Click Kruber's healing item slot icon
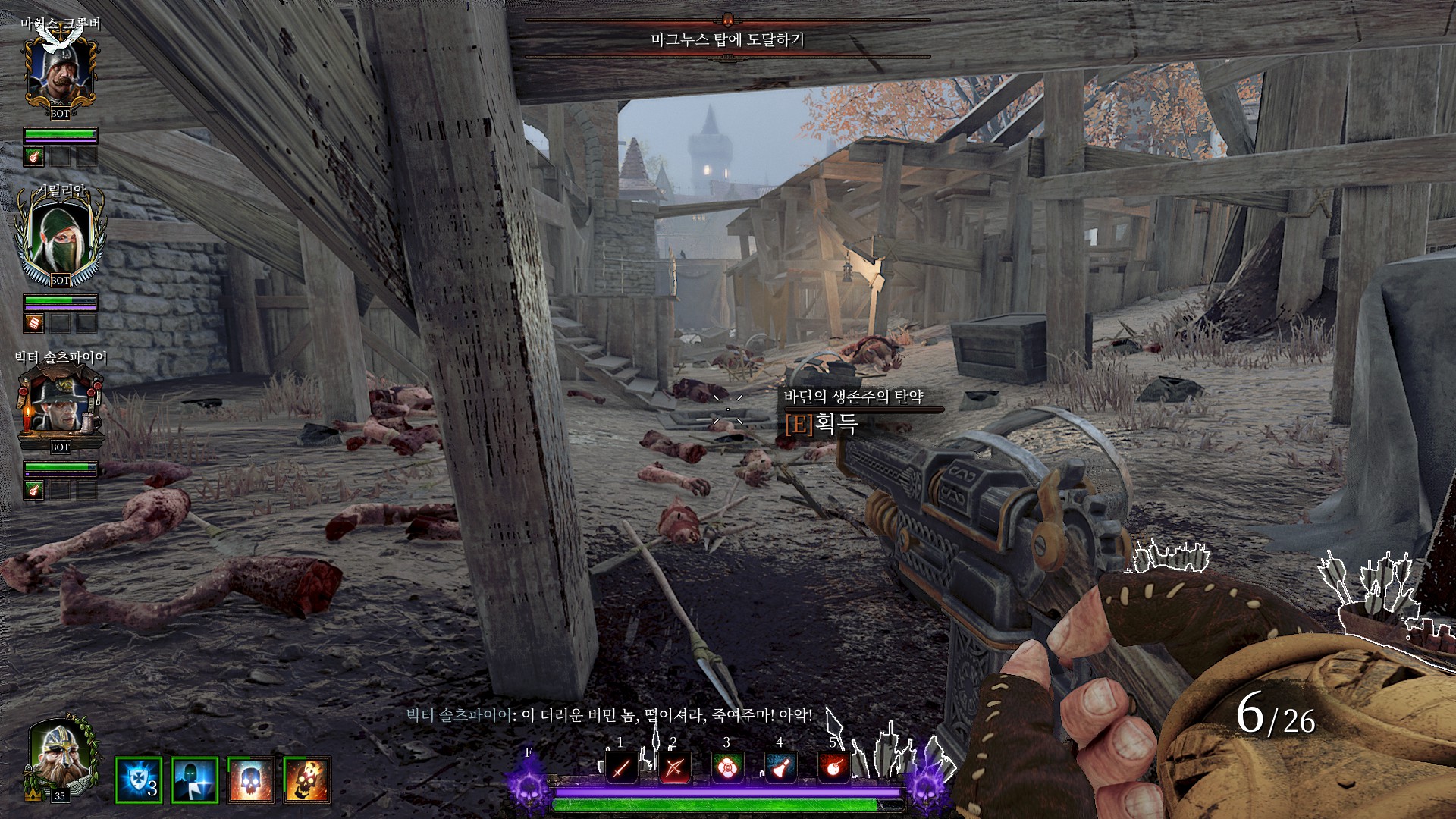 [x=34, y=157]
